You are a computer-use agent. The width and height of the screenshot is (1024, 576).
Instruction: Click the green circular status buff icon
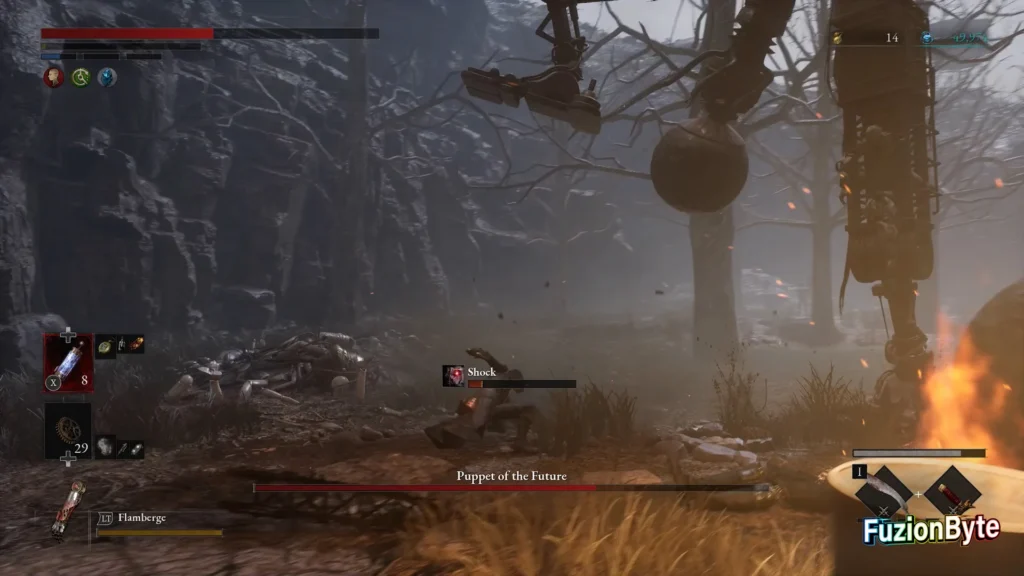[x=80, y=77]
